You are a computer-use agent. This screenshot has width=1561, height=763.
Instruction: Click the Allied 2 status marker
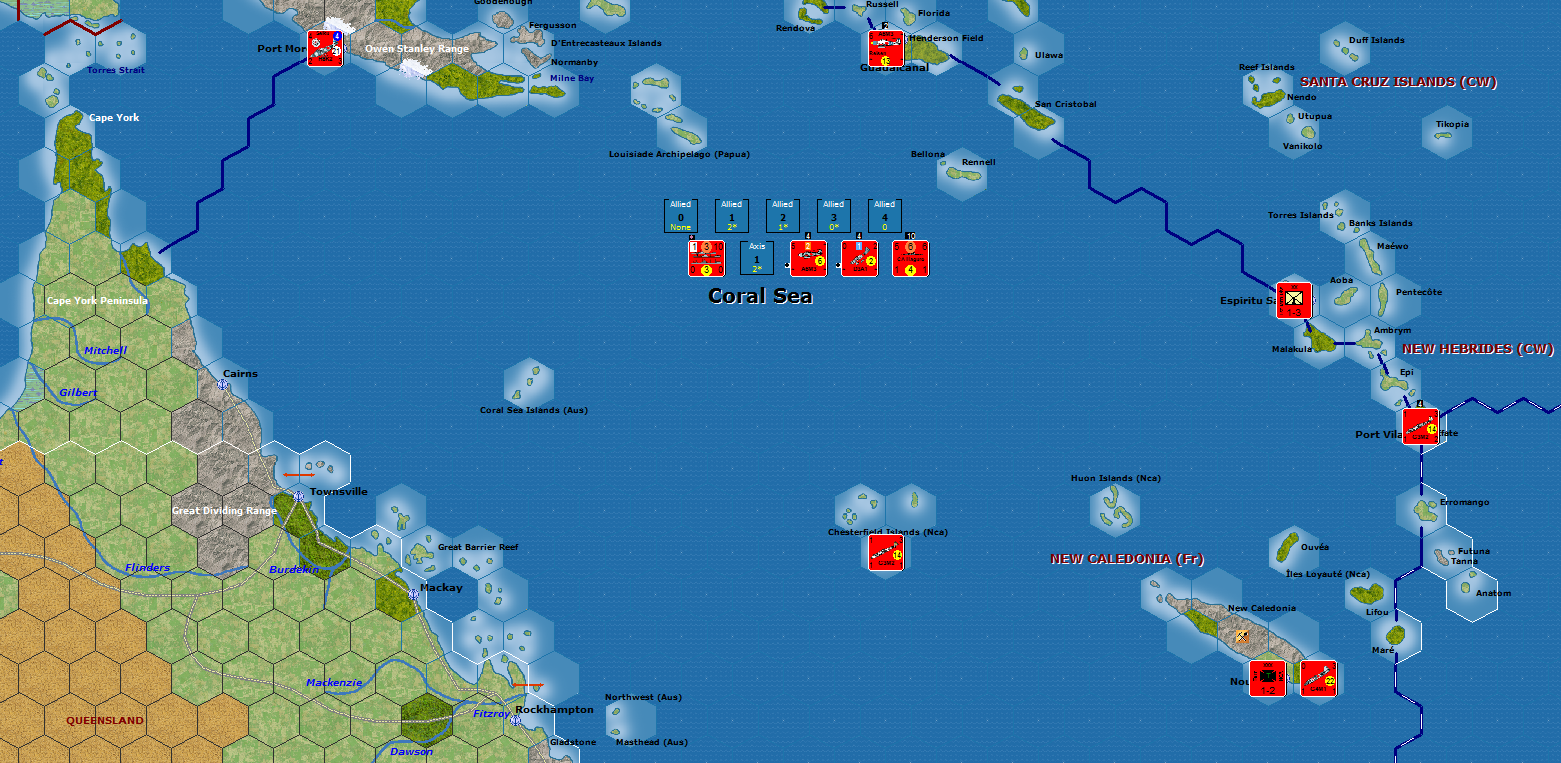(782, 215)
